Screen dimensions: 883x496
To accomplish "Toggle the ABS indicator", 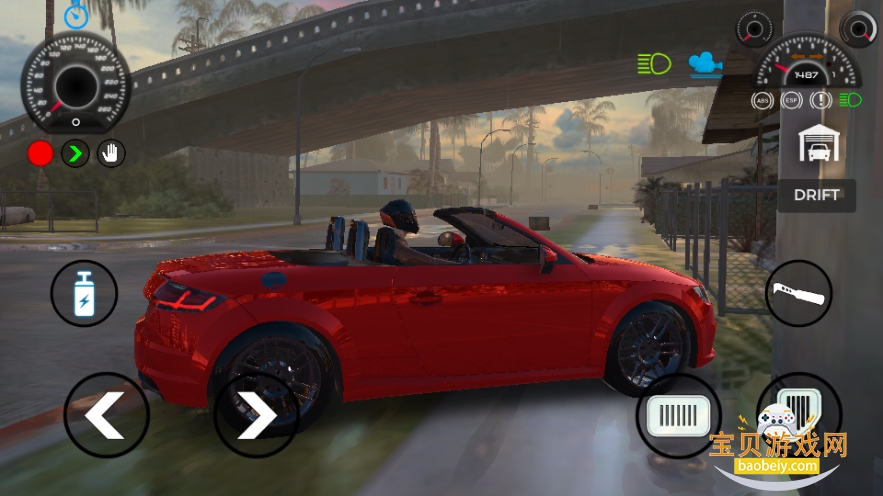I will click(763, 100).
